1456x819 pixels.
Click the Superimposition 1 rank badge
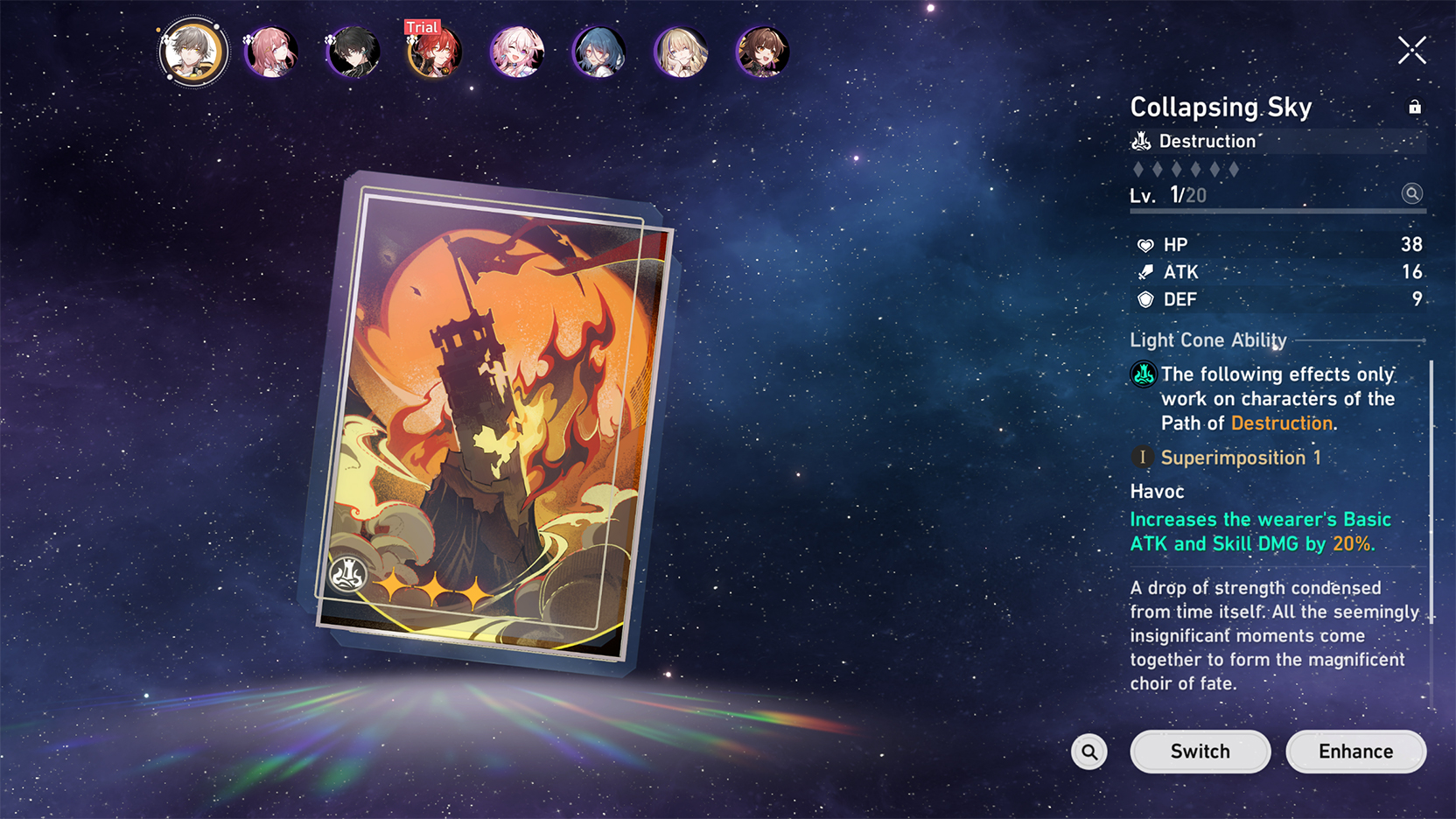[x=1143, y=457]
